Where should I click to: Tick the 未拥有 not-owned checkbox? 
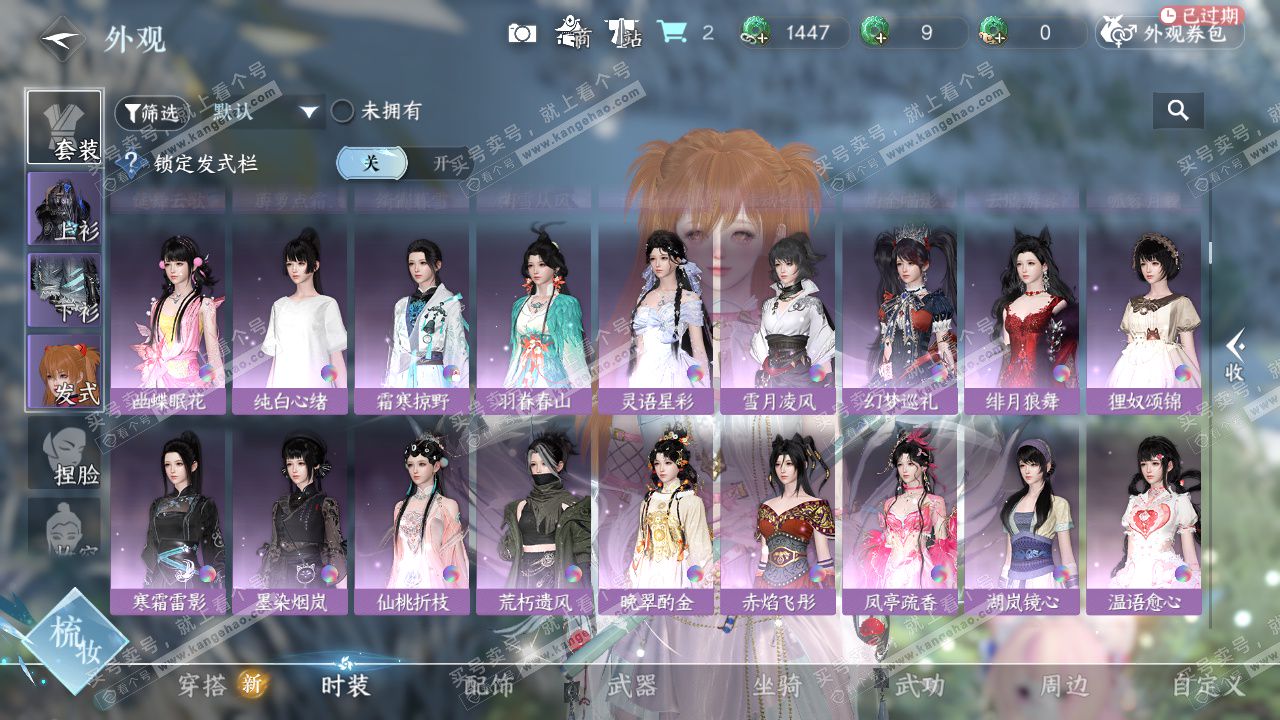pyautogui.click(x=343, y=112)
